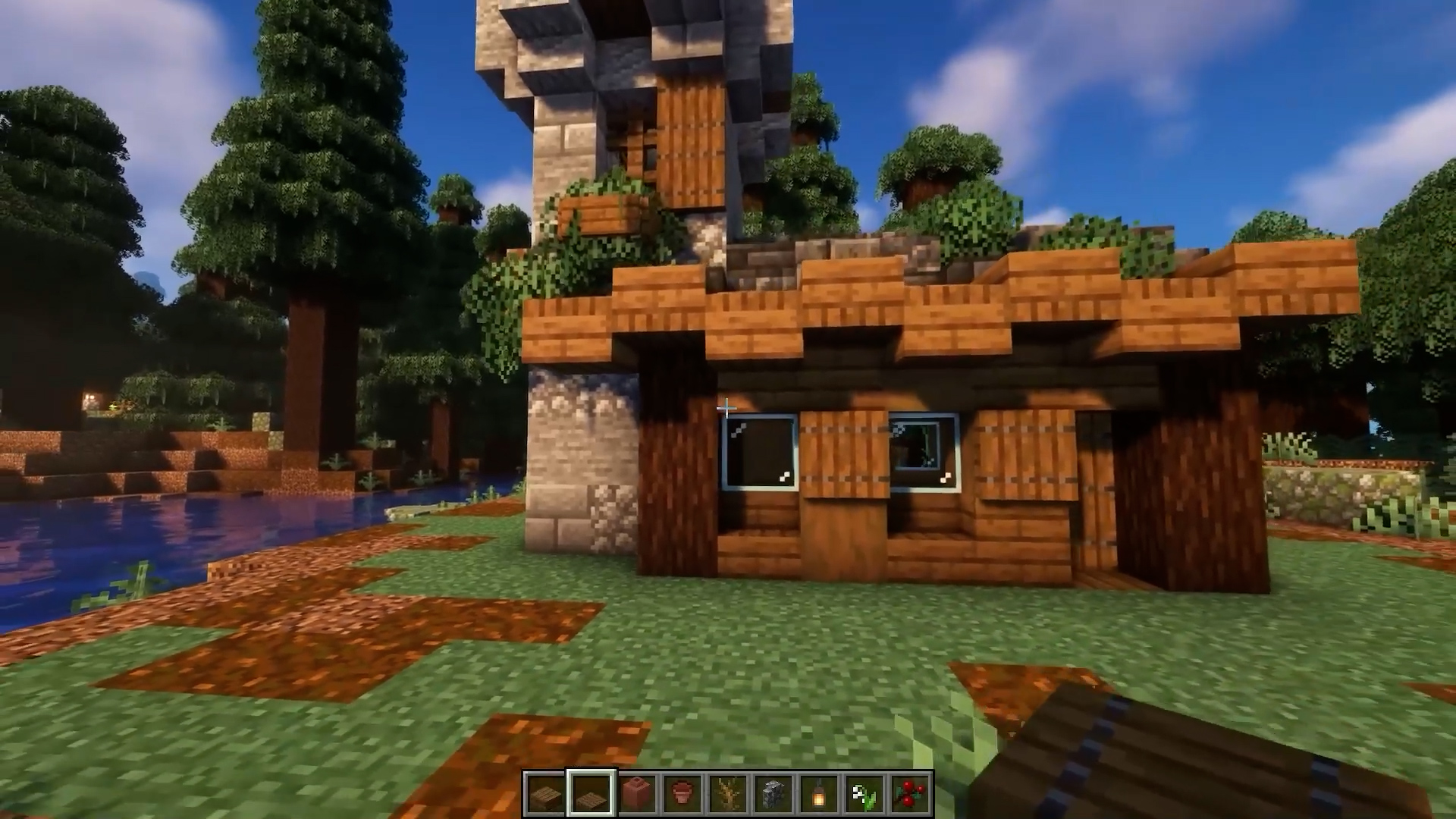The image size is (1456, 819).
Task: Click the white selected-slot frame in the hotbar
Action: click(592, 793)
